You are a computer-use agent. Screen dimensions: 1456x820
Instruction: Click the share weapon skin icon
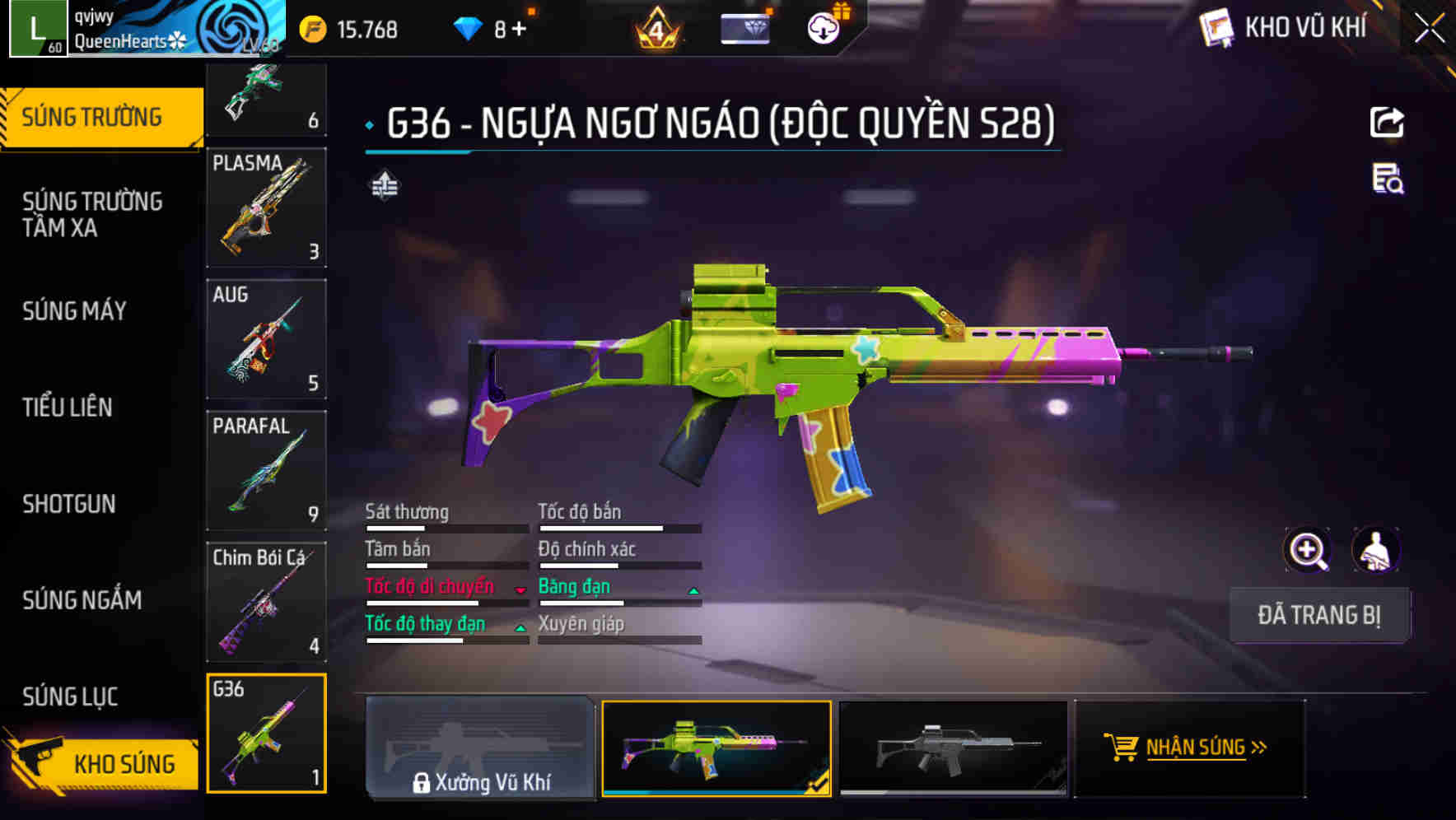pos(1388,122)
